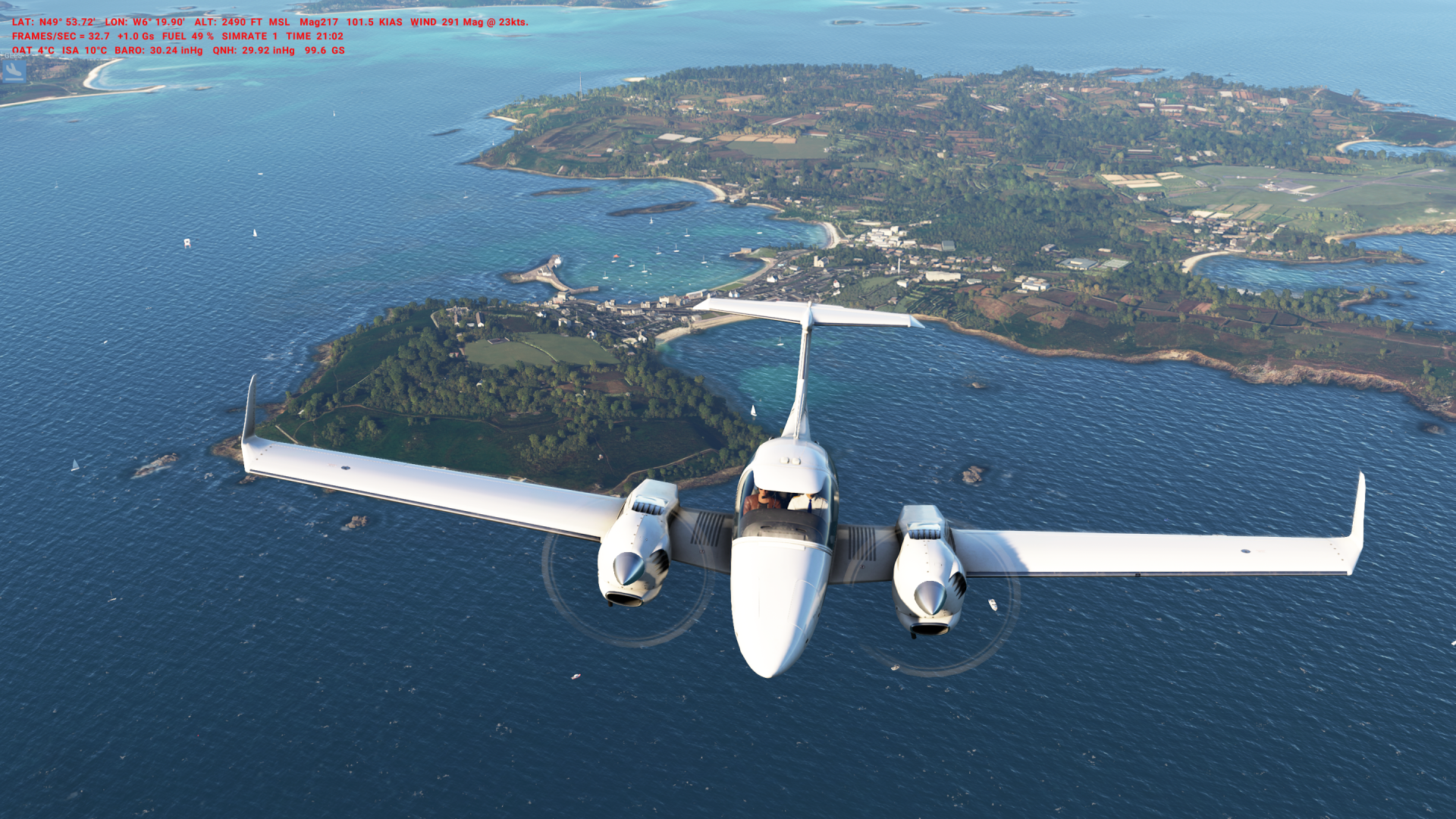Select the blue airport landing marker icon
Screen dimensions: 1456x819
(x=14, y=71)
